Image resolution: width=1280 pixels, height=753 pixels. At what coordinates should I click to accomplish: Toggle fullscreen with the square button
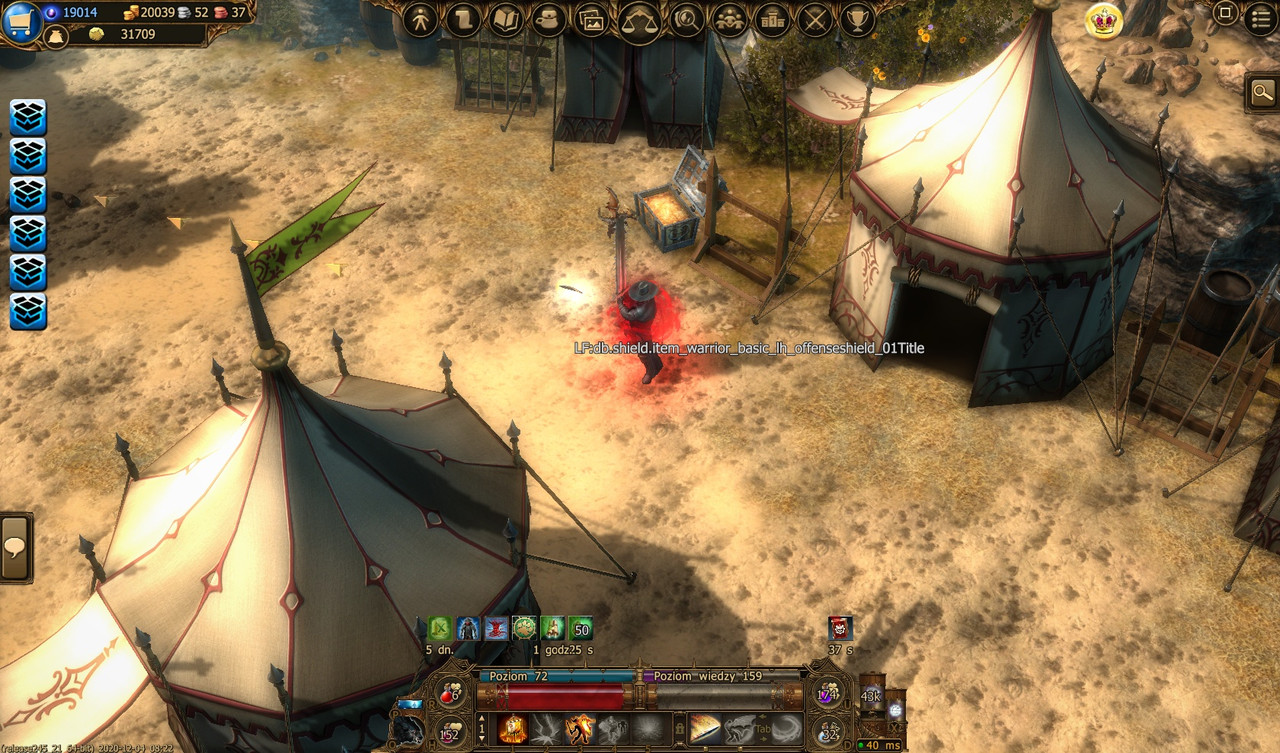coord(1225,14)
